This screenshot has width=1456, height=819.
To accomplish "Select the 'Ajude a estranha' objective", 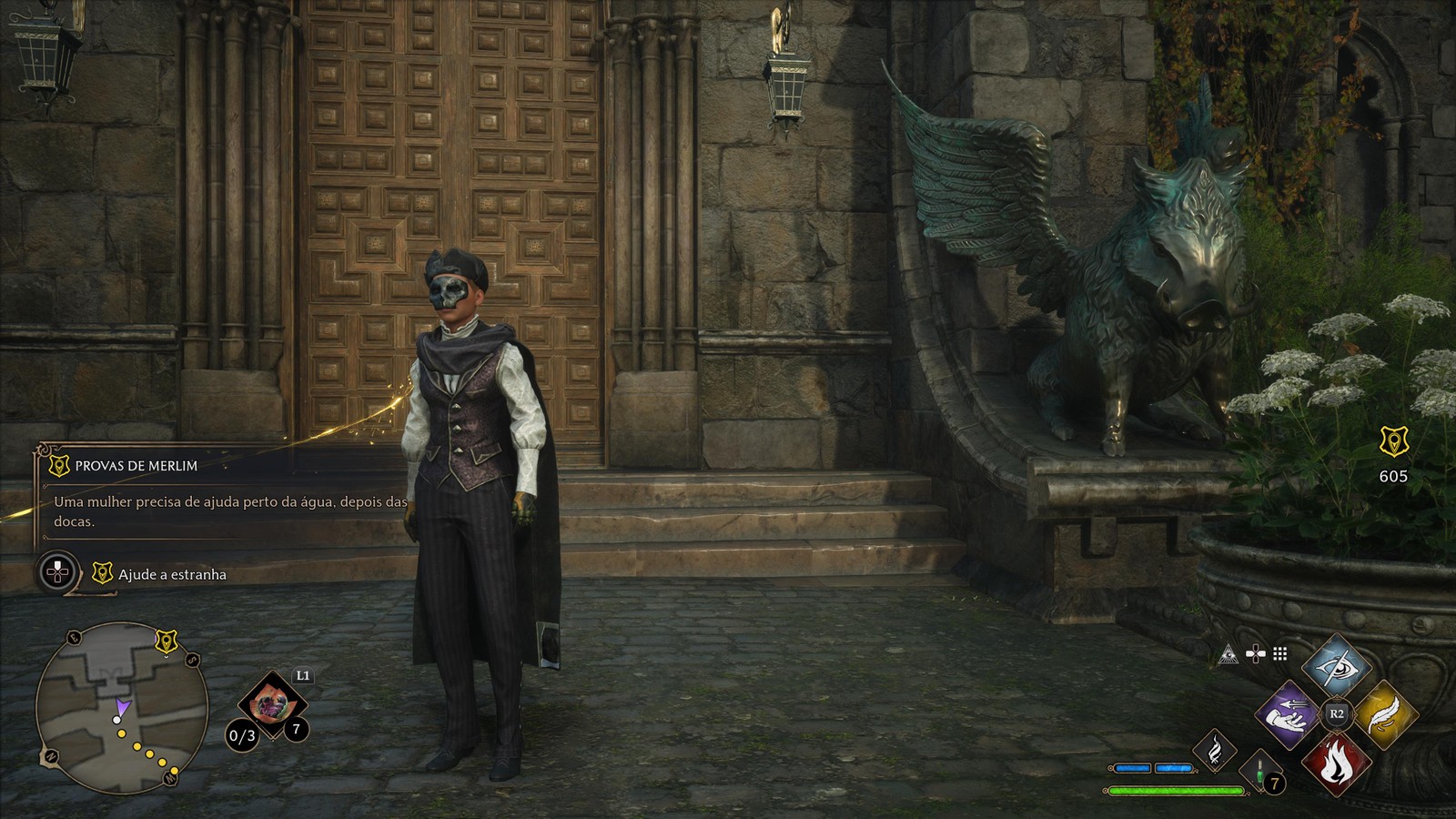I will click(x=172, y=574).
